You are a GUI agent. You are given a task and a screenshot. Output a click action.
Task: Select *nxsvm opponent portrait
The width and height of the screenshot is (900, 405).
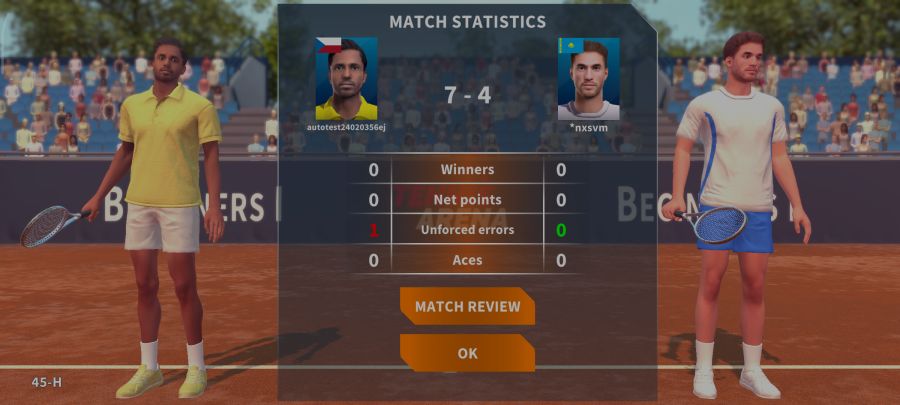(588, 79)
